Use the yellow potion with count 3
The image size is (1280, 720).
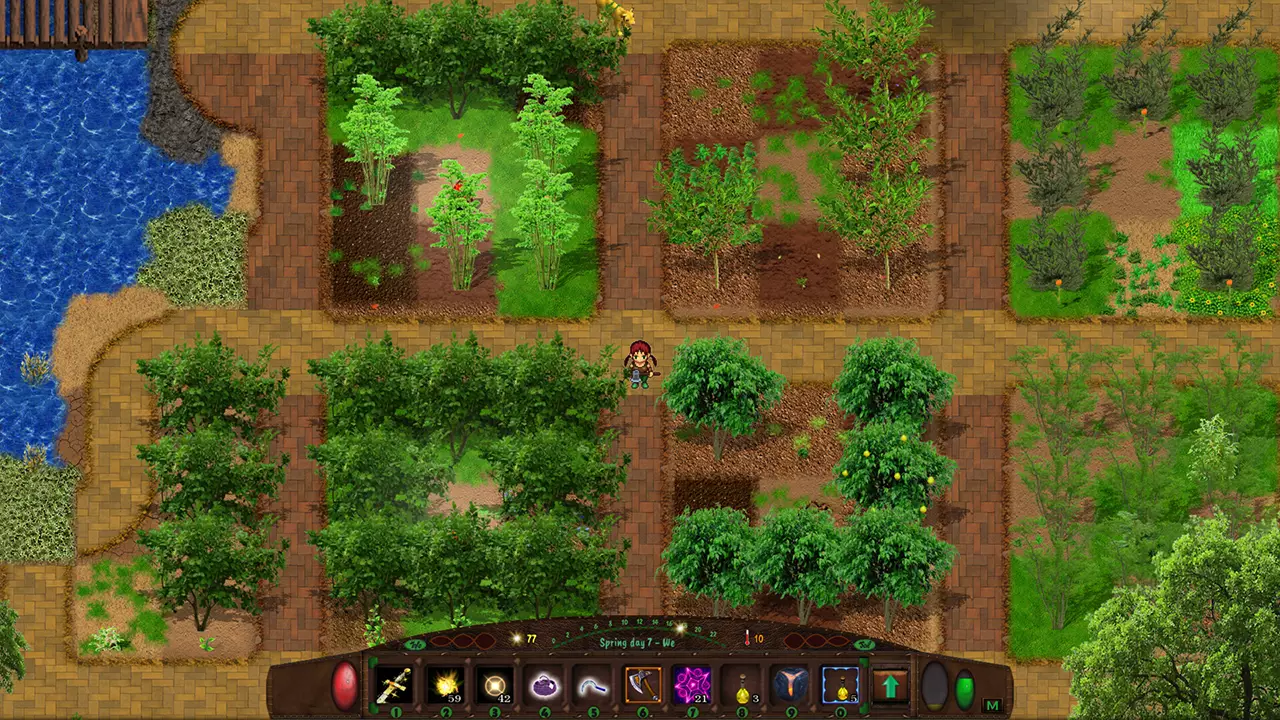[741, 686]
